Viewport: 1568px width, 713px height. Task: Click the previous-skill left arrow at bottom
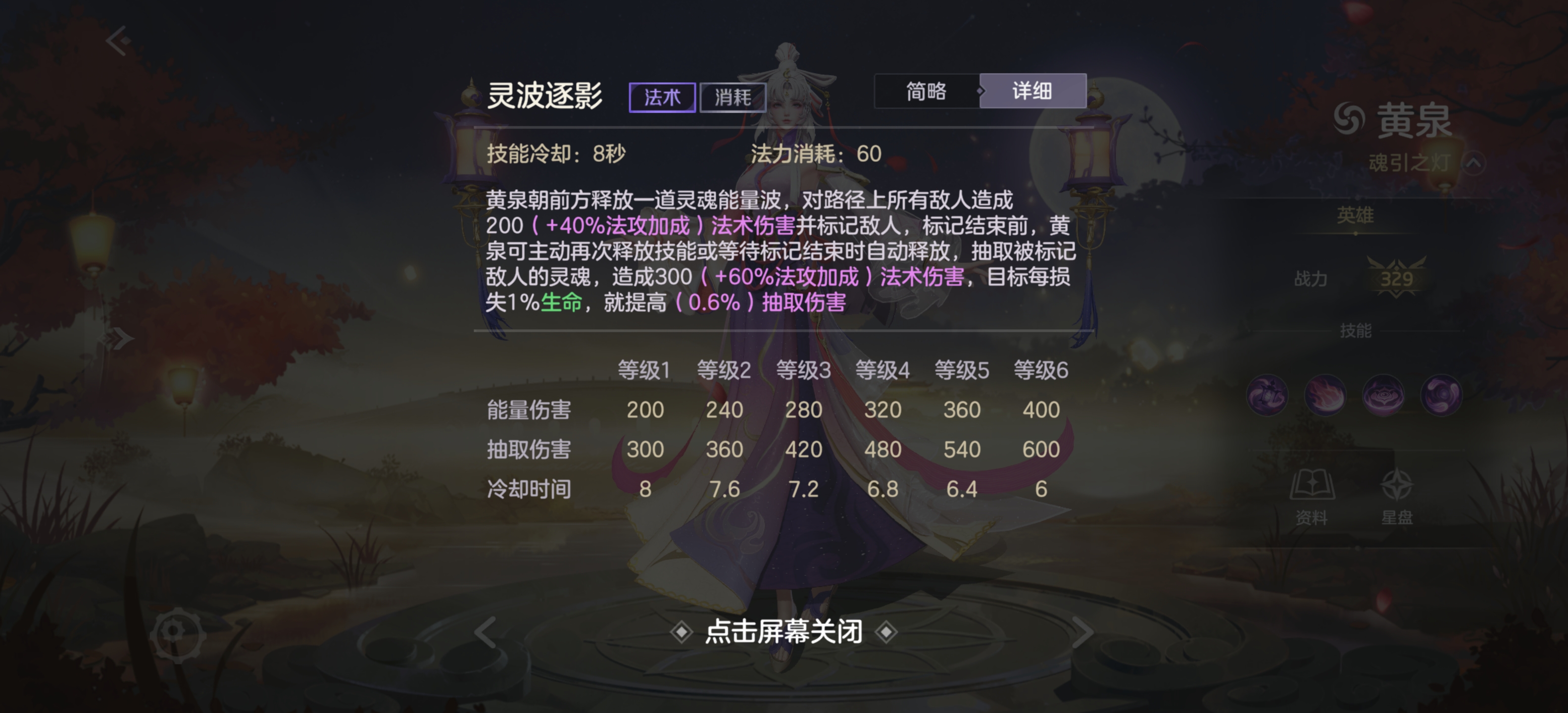[x=484, y=632]
